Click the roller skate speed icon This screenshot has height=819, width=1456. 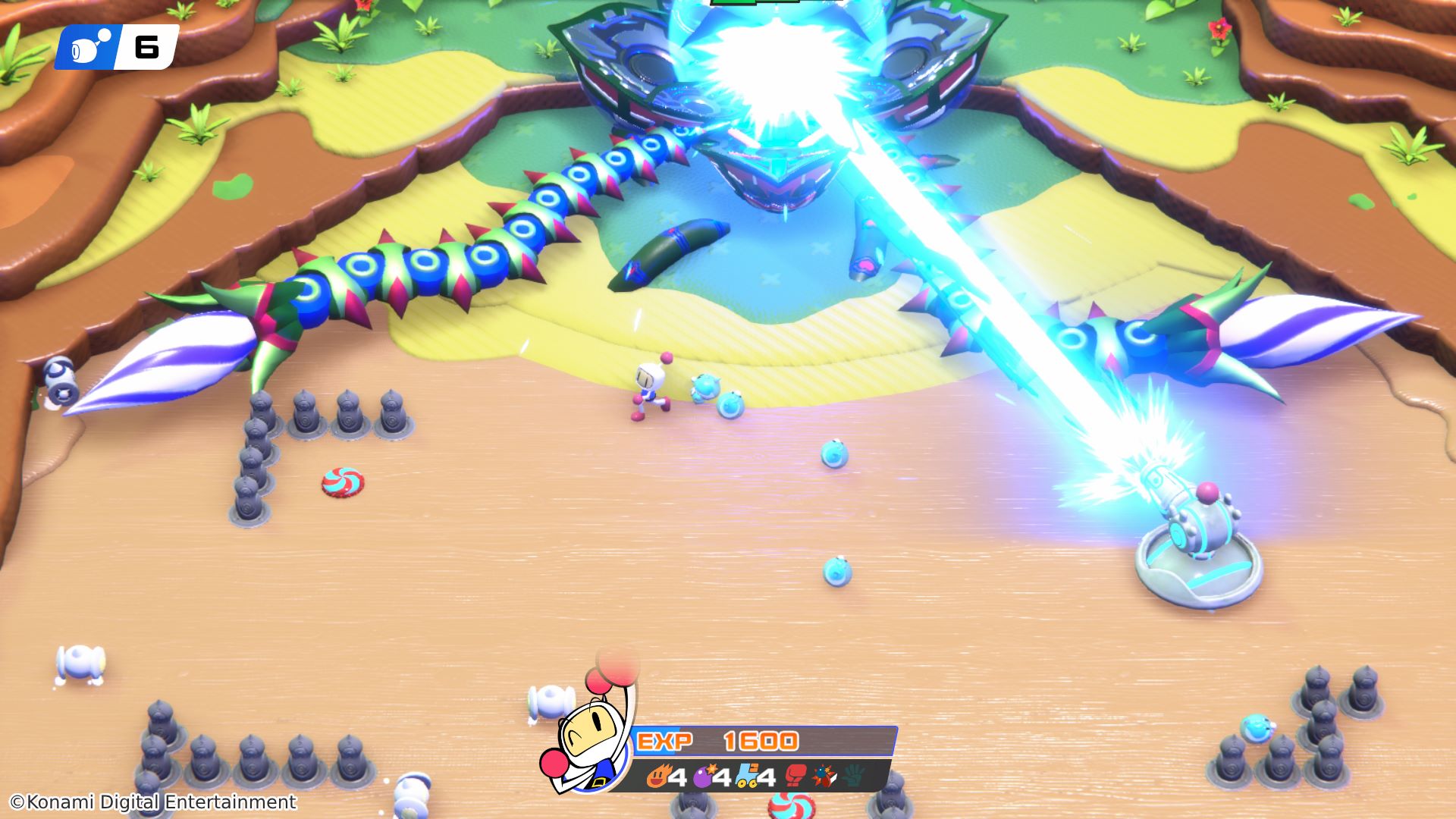746,777
